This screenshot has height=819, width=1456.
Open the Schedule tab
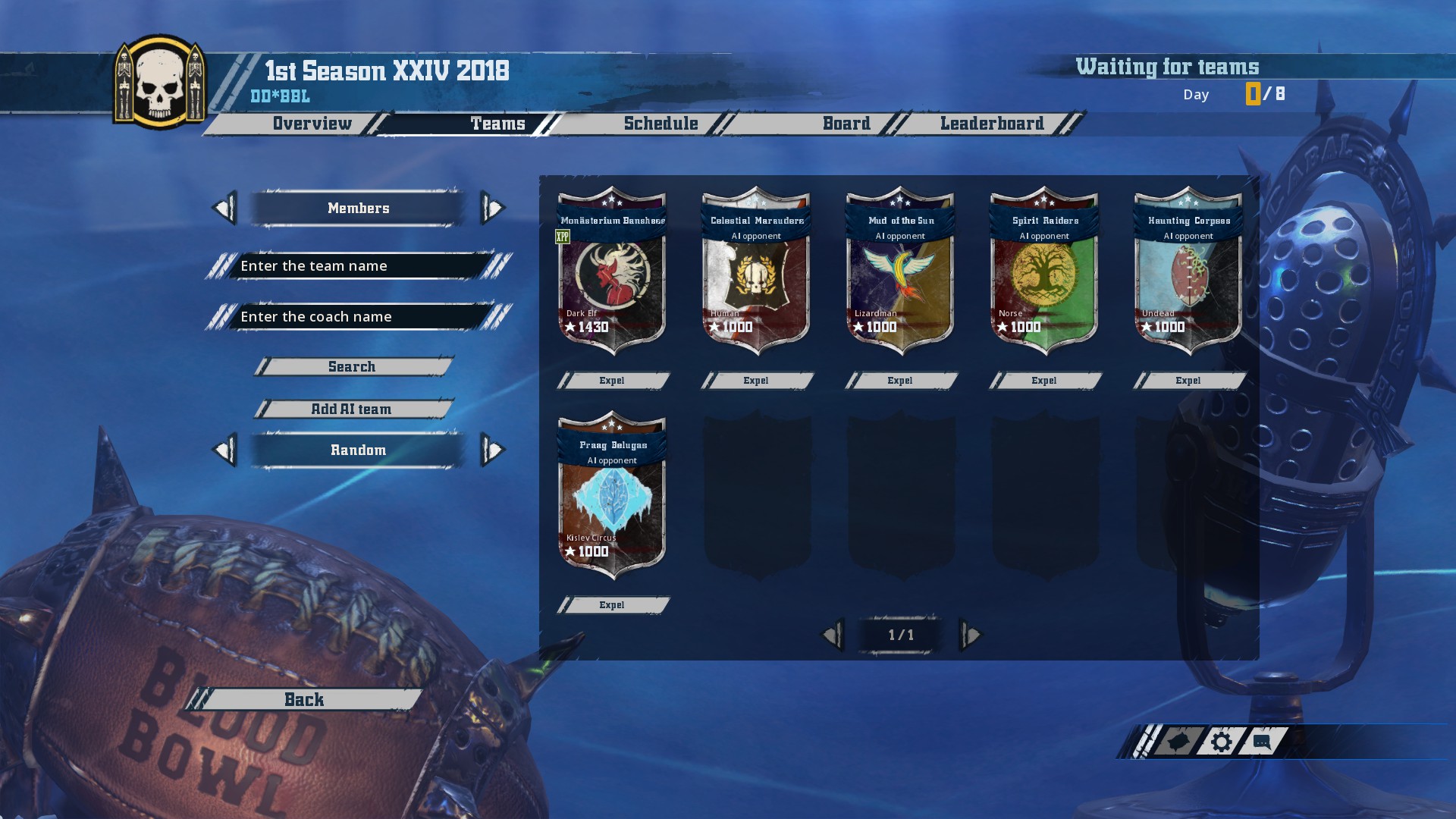661,124
